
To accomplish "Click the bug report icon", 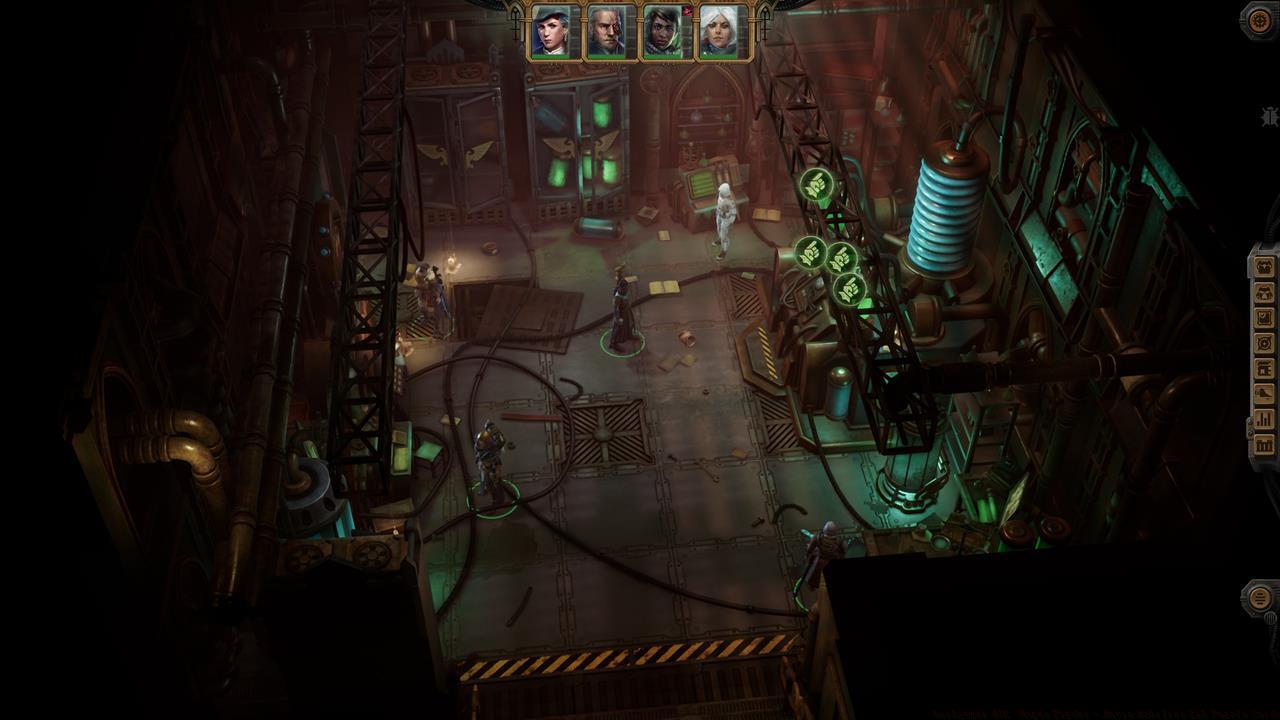I will point(1270,118).
